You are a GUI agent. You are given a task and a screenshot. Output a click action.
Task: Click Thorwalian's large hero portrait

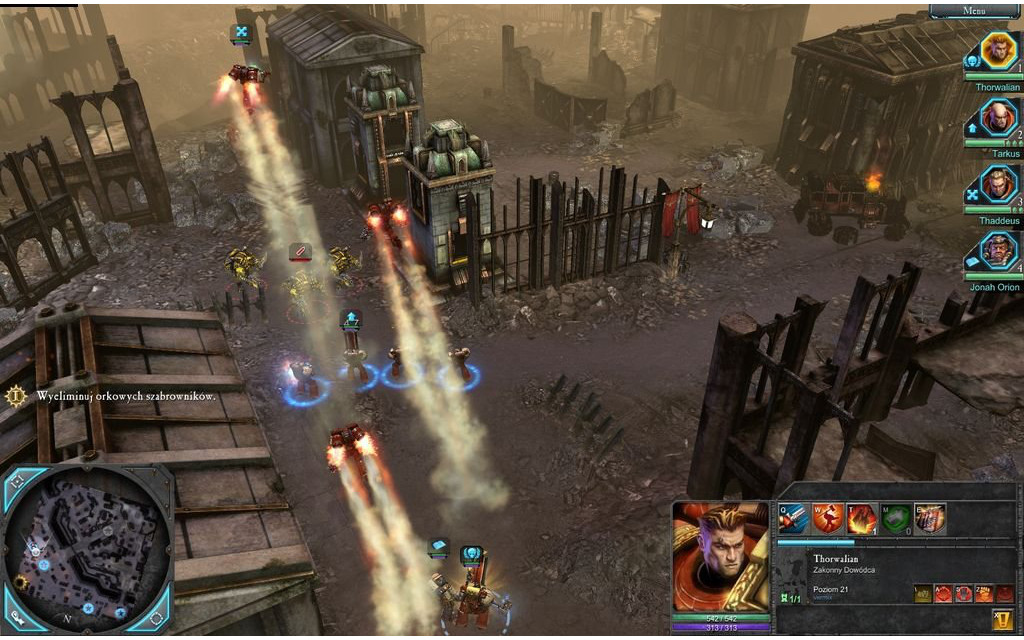[720, 556]
